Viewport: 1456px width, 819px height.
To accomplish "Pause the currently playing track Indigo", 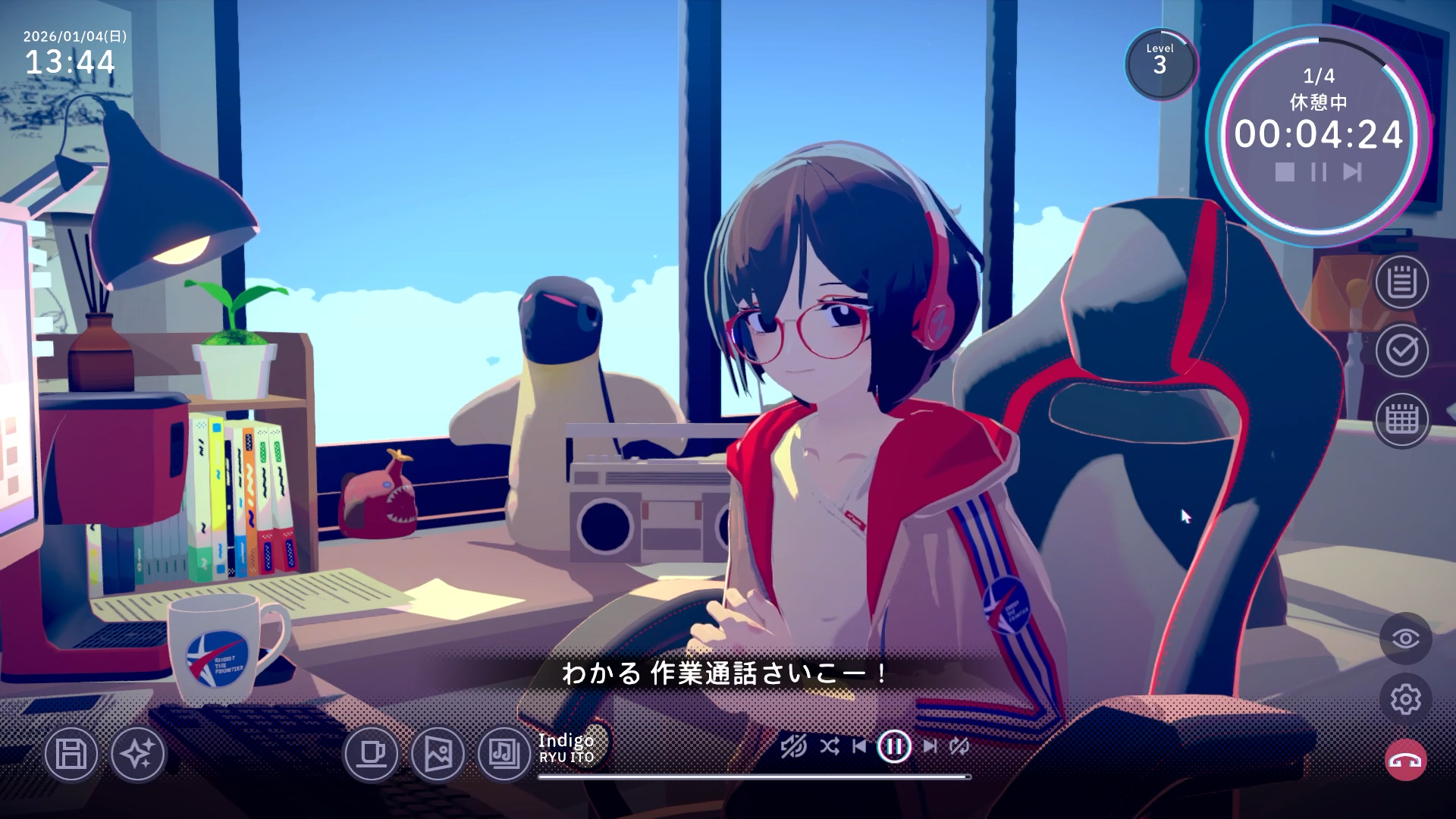I will click(895, 745).
